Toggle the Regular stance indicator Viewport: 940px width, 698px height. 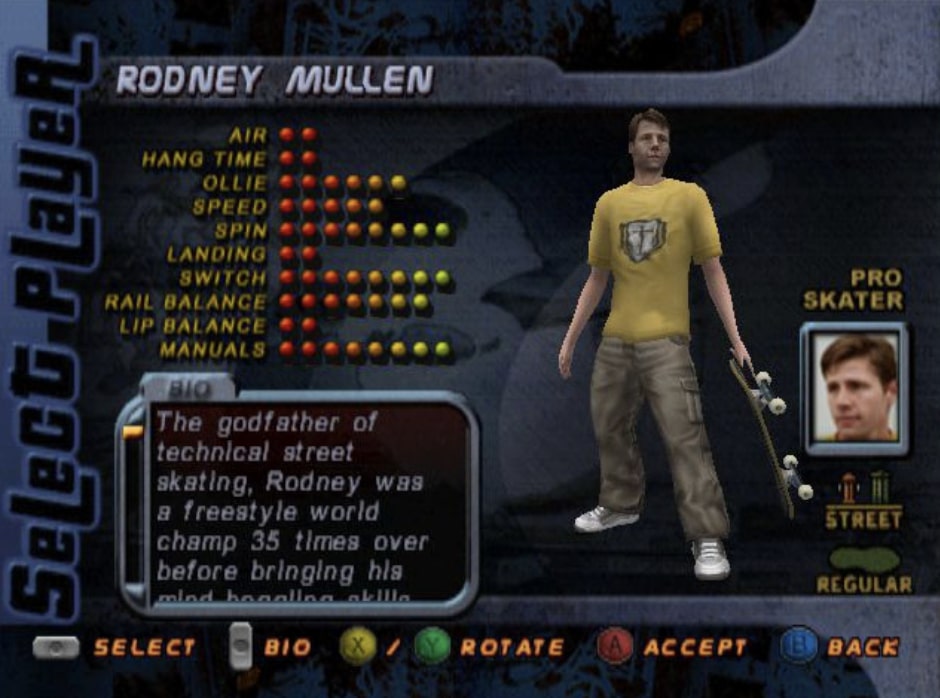point(864,561)
